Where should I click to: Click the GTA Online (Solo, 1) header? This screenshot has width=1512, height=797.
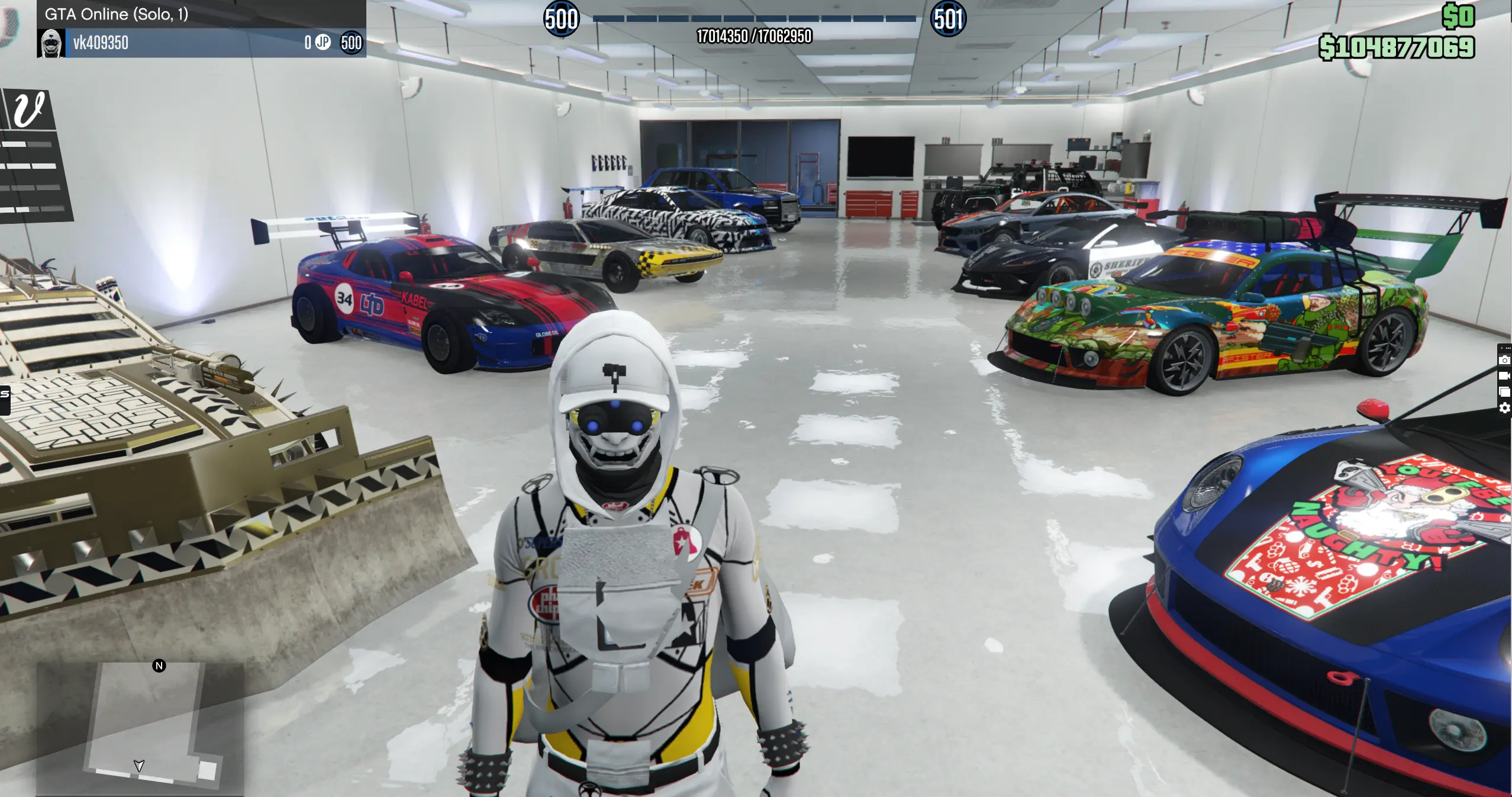point(117,14)
